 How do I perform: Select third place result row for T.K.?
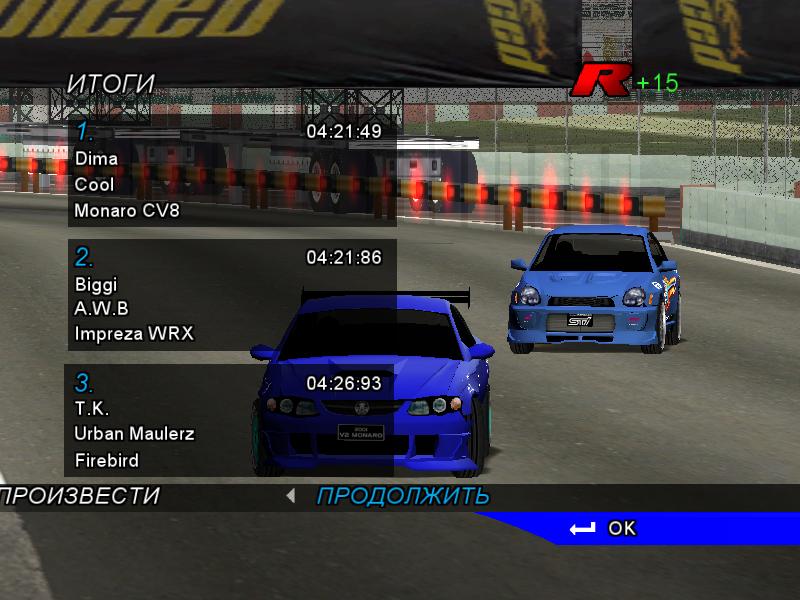coord(232,421)
